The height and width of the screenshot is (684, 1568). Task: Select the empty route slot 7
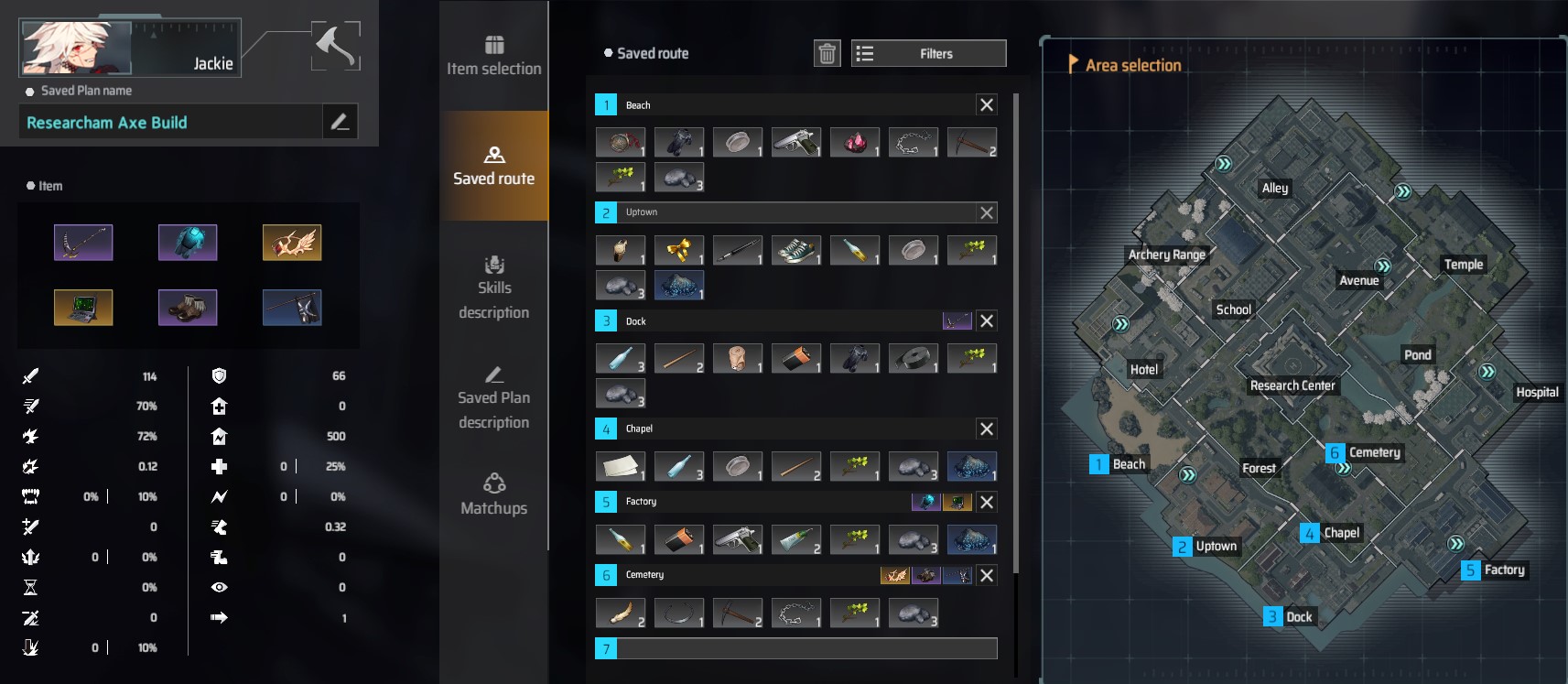pos(796,649)
